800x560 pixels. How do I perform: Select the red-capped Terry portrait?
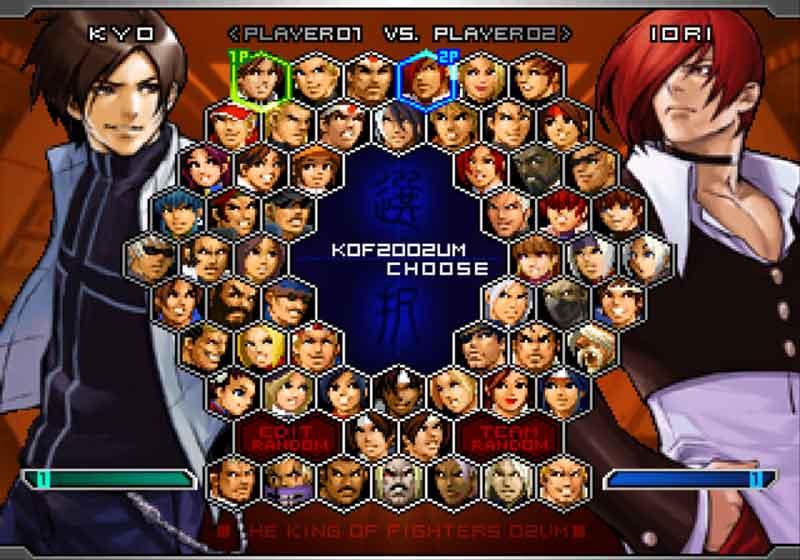pos(234,124)
